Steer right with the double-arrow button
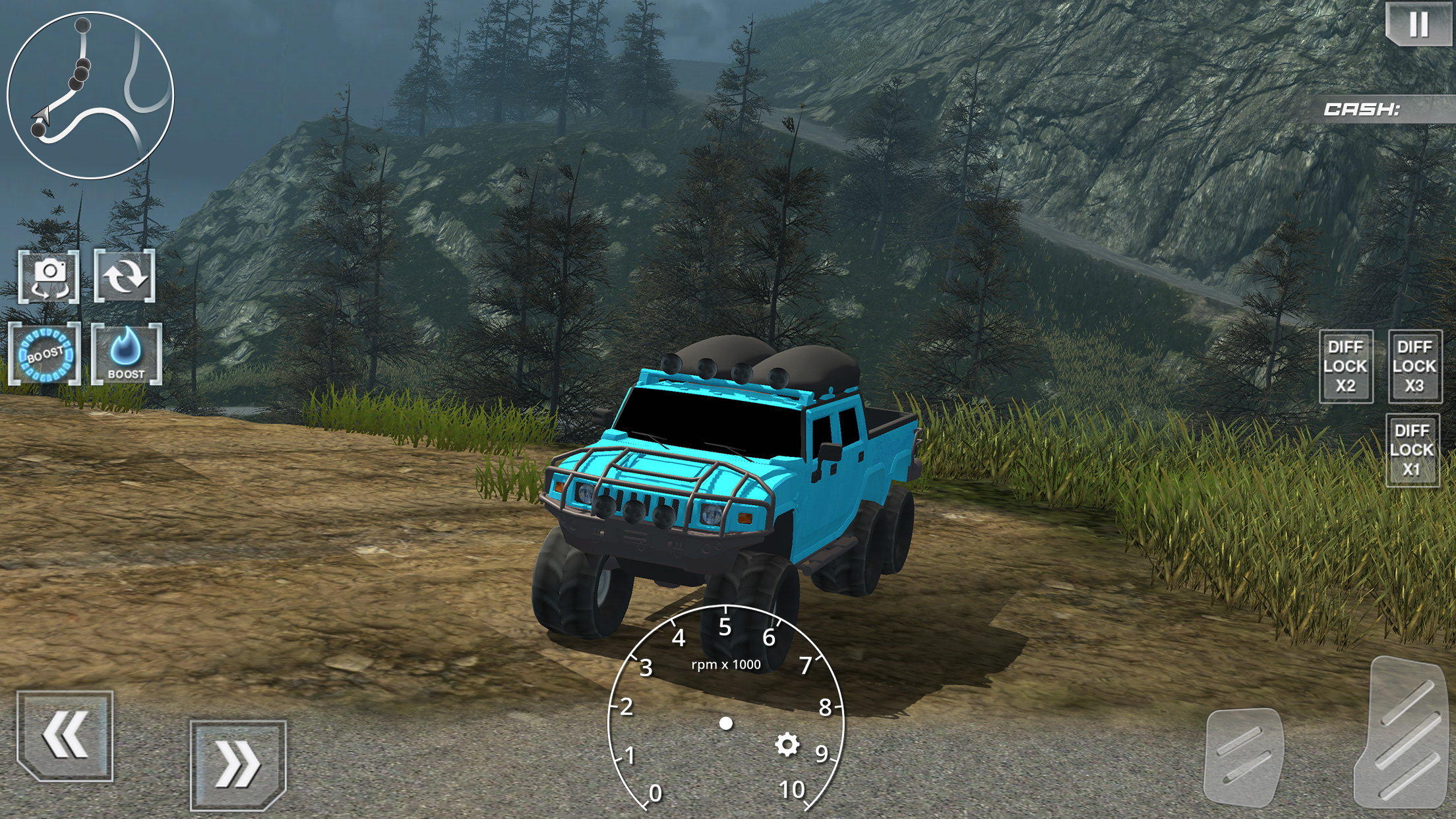The height and width of the screenshot is (819, 1456). click(238, 765)
